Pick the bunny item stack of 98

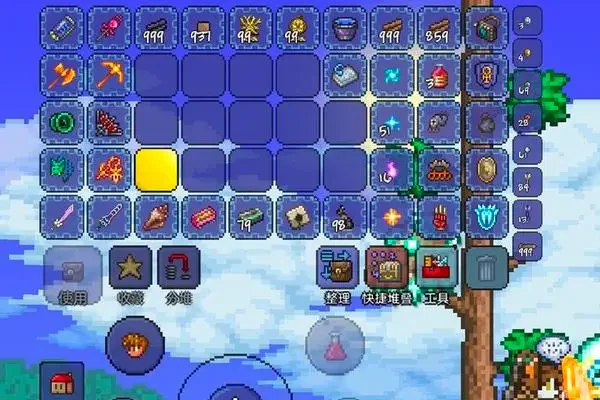coord(346,215)
